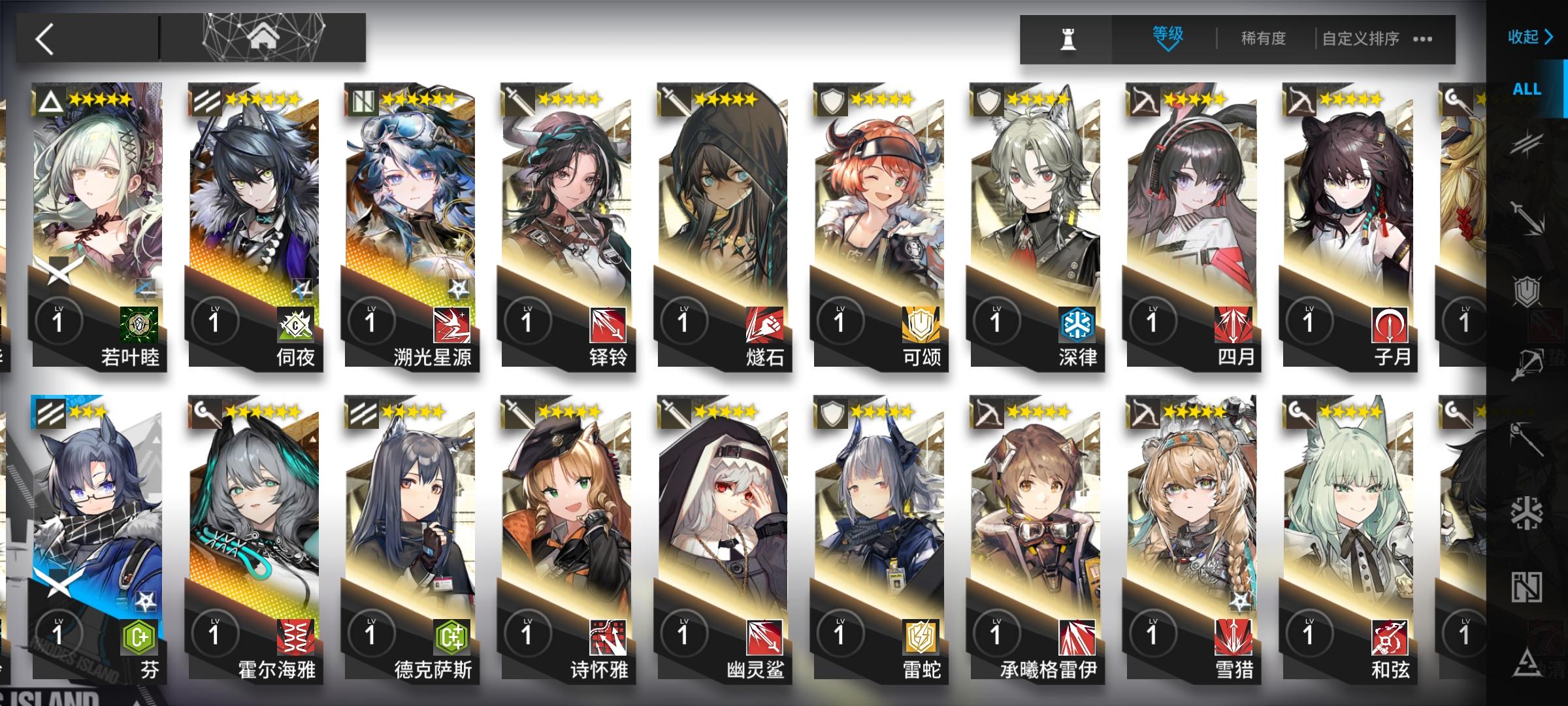Viewport: 1568px width, 706px height.
Task: Toggle the sort direction arrow under 等级
Action: click(x=1168, y=49)
